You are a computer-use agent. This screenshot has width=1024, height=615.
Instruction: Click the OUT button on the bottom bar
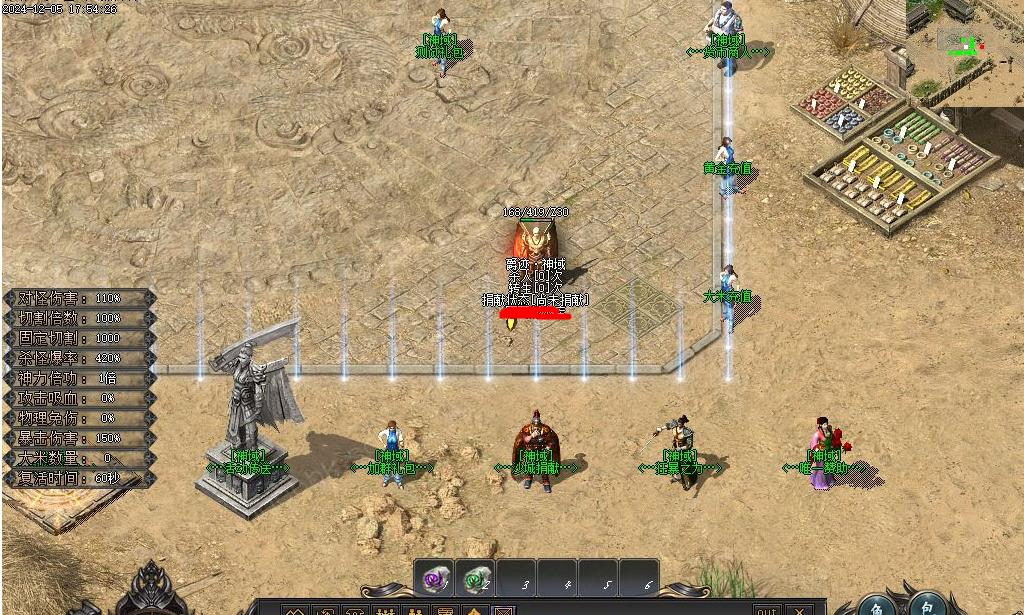(766, 609)
